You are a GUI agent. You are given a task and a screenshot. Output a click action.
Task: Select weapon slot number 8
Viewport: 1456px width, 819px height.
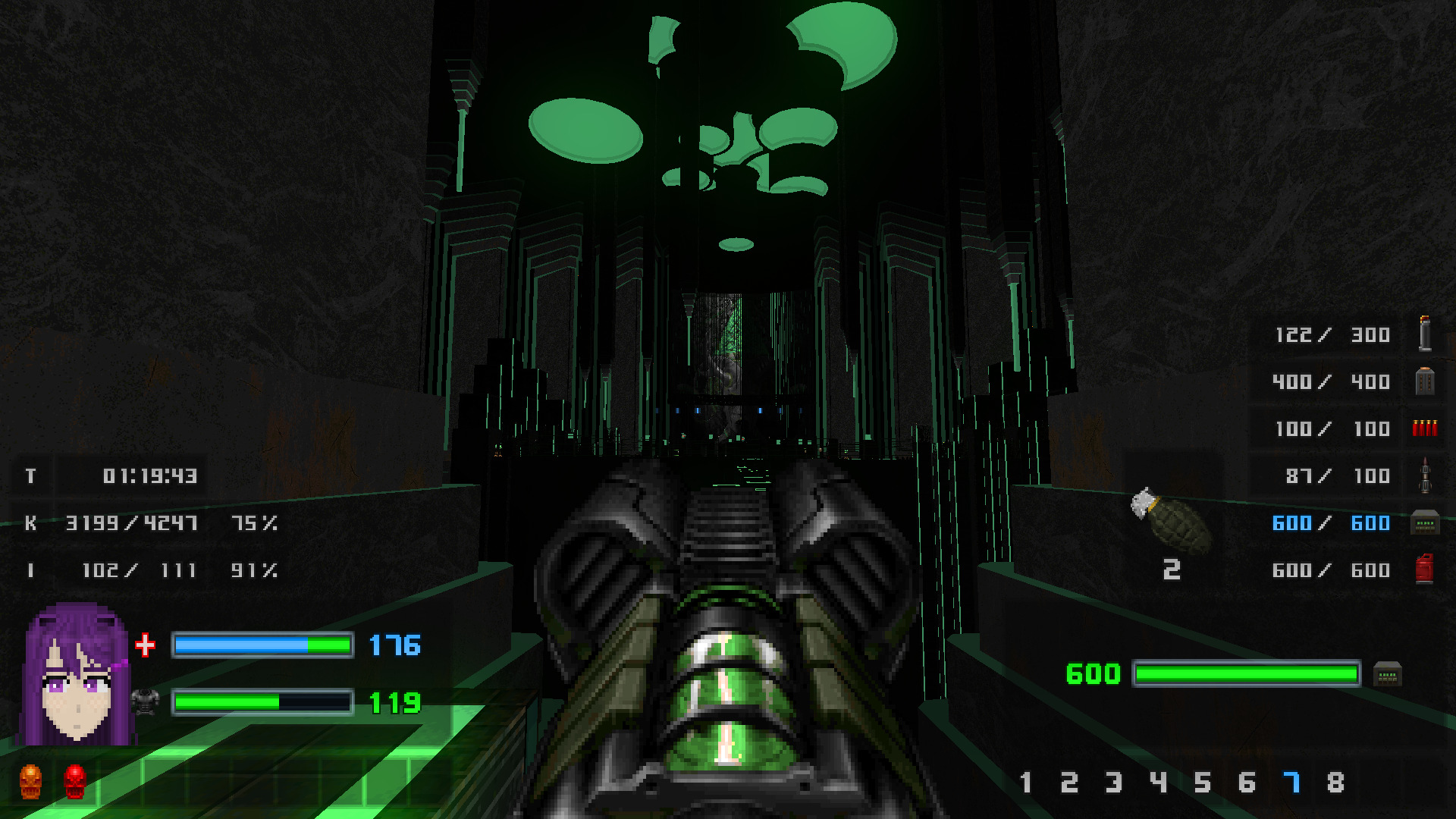[x=1335, y=783]
